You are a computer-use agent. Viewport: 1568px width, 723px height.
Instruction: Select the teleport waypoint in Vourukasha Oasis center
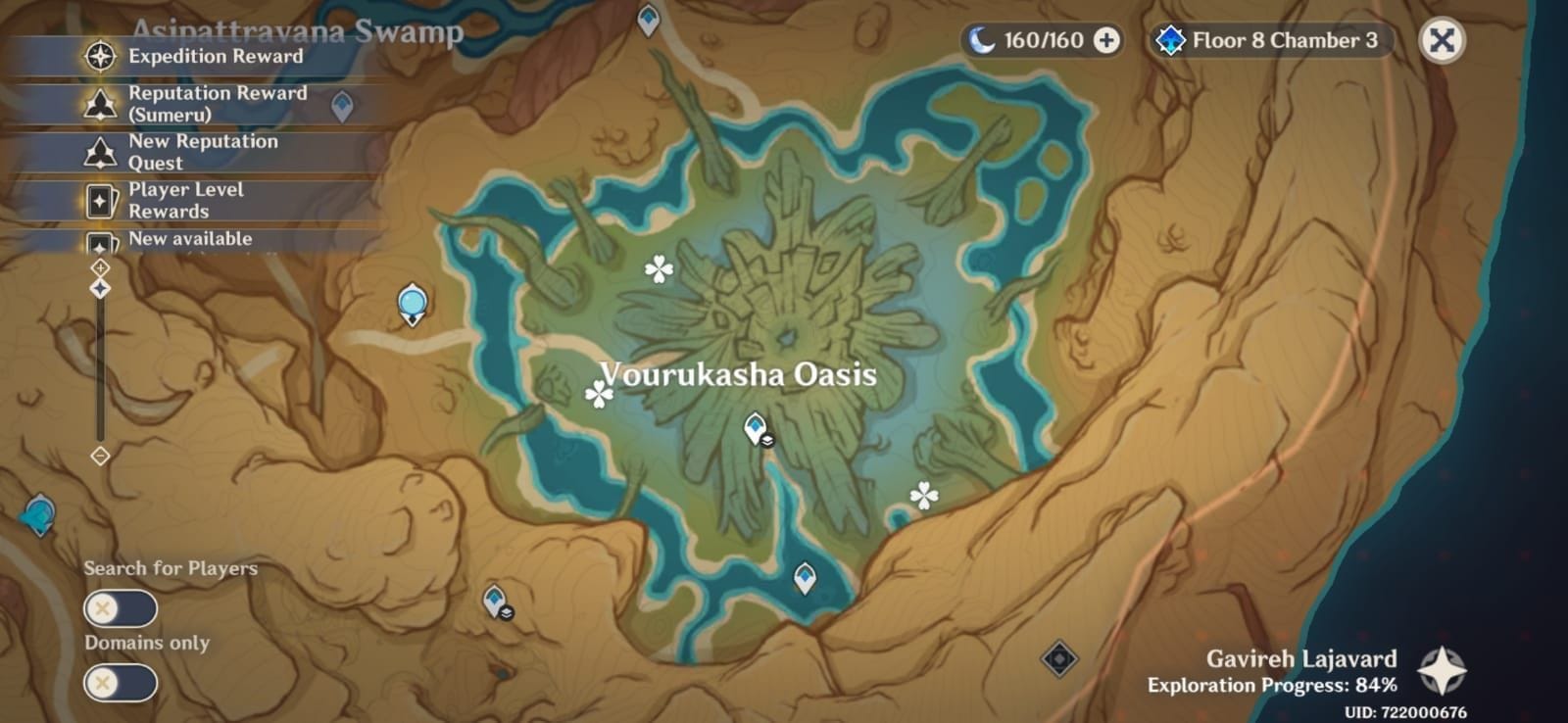pyautogui.click(x=755, y=425)
